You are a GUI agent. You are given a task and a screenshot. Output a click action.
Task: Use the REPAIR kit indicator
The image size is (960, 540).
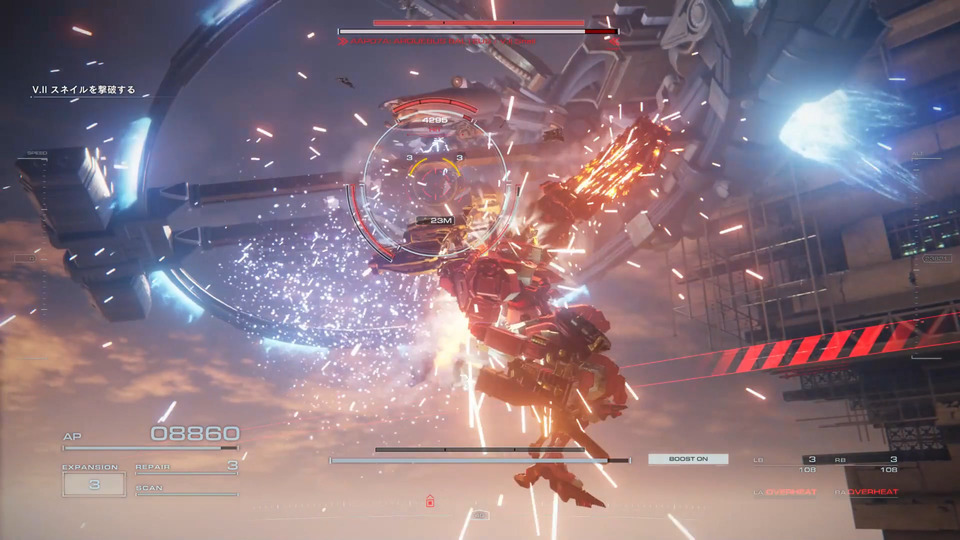click(x=187, y=466)
